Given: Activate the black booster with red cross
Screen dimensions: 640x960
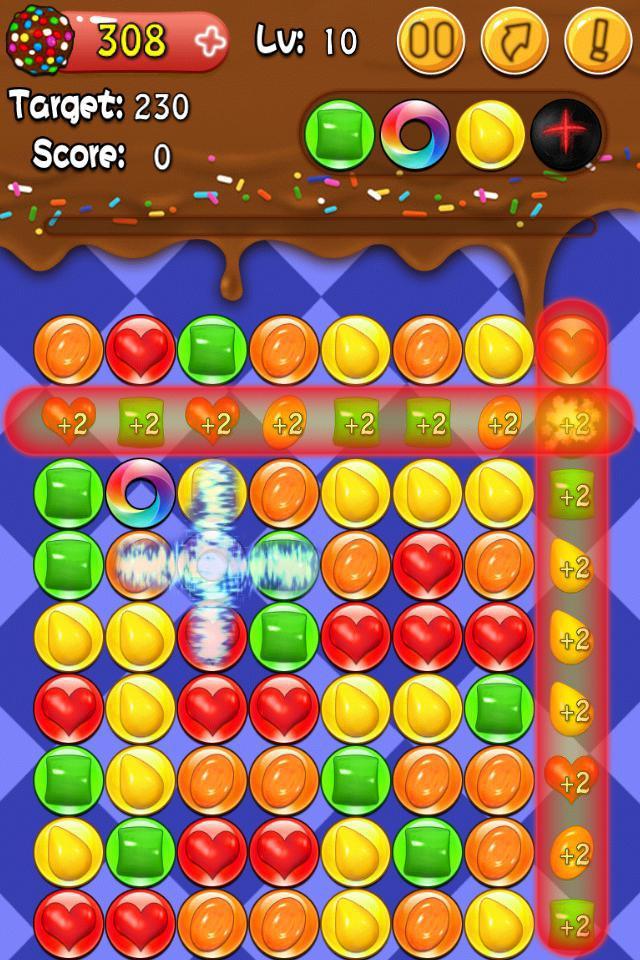Looking at the screenshot, I should (x=566, y=134).
